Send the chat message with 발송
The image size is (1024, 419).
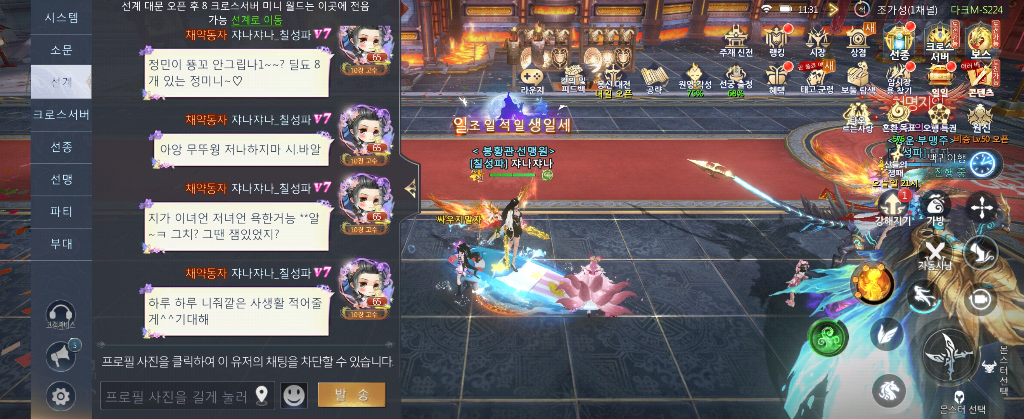pyautogui.click(x=351, y=395)
